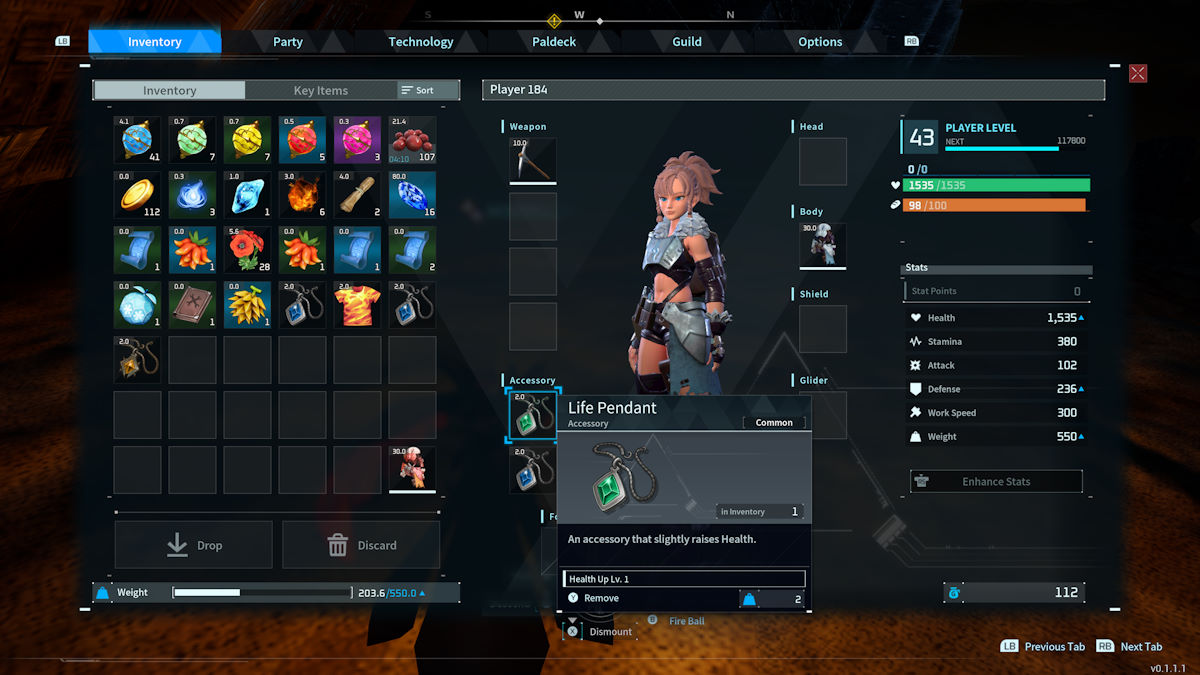
Task: Select the patterned orange T-shirt item
Action: (357, 305)
